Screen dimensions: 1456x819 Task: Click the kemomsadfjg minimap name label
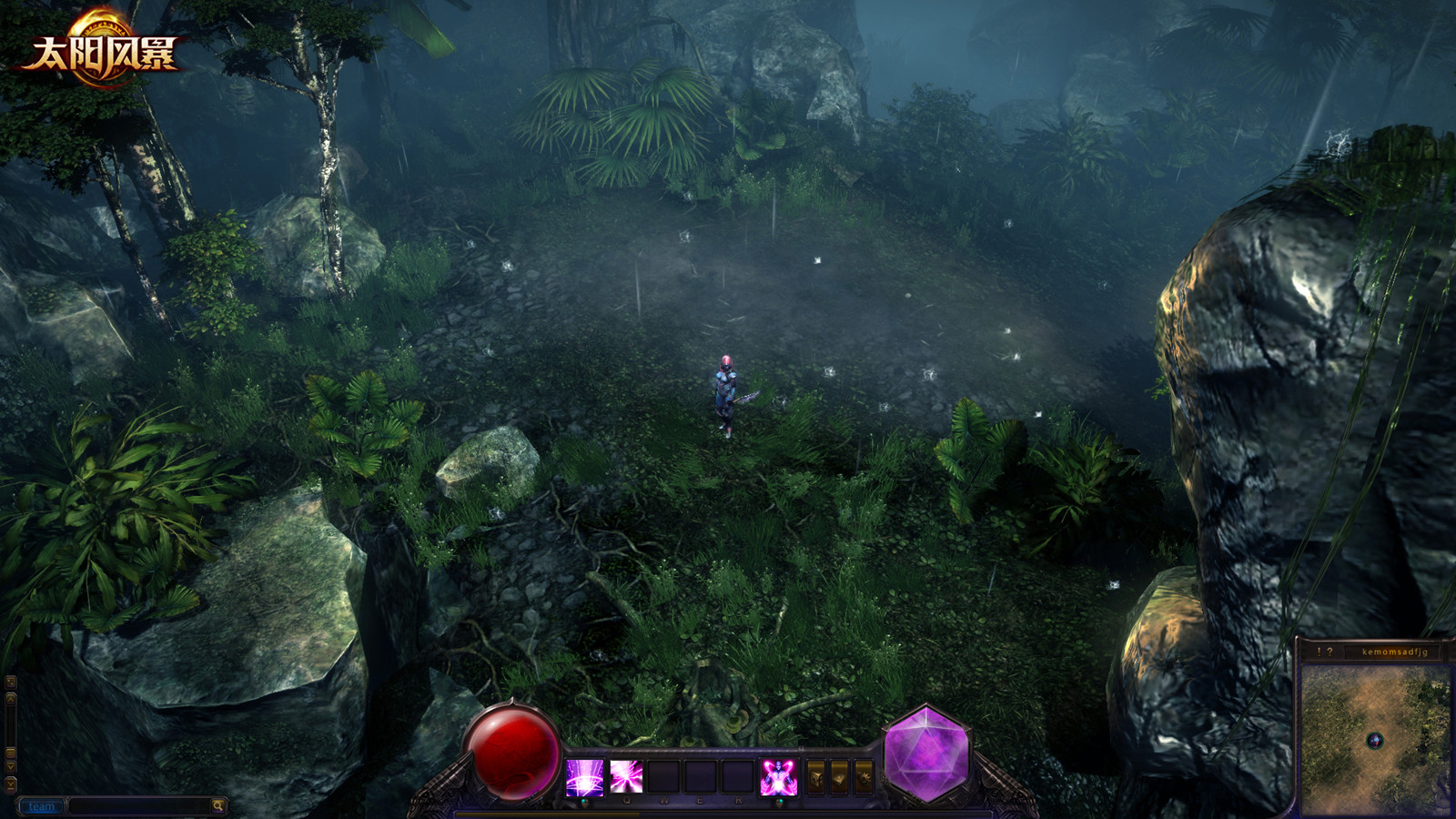point(1394,652)
